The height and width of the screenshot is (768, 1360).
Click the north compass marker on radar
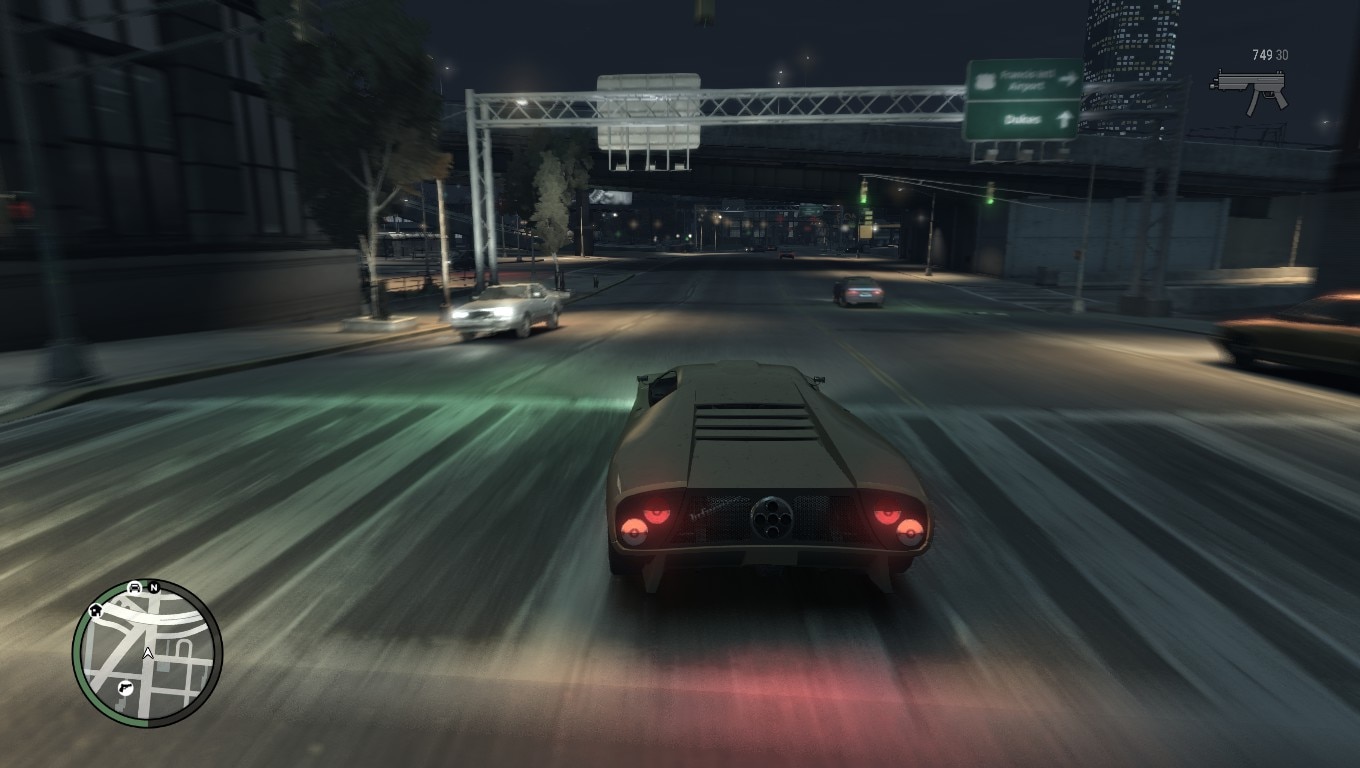154,588
